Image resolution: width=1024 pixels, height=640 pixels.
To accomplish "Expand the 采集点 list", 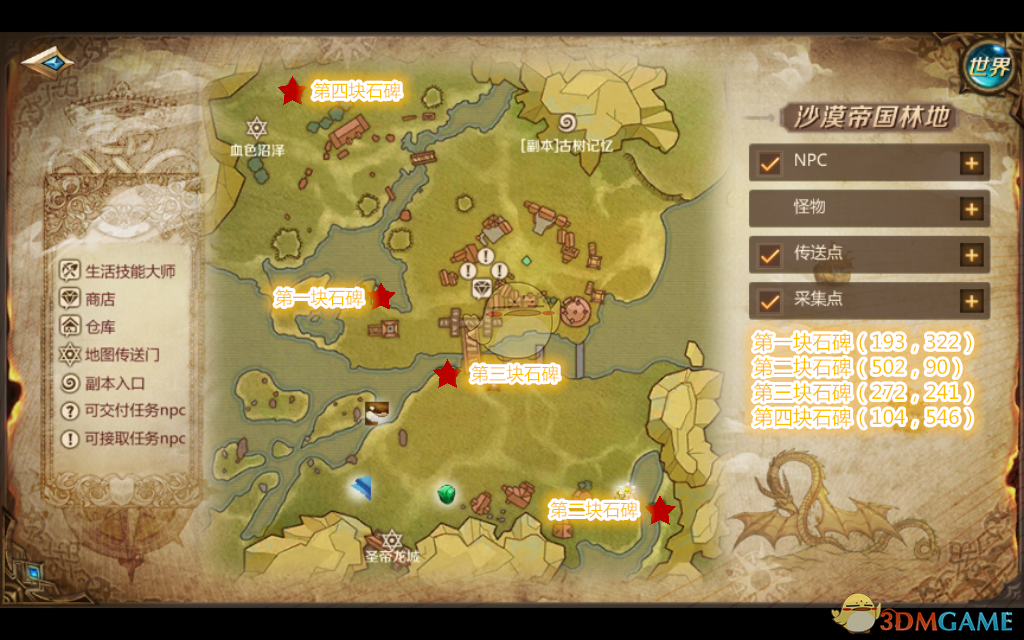I will coord(971,300).
